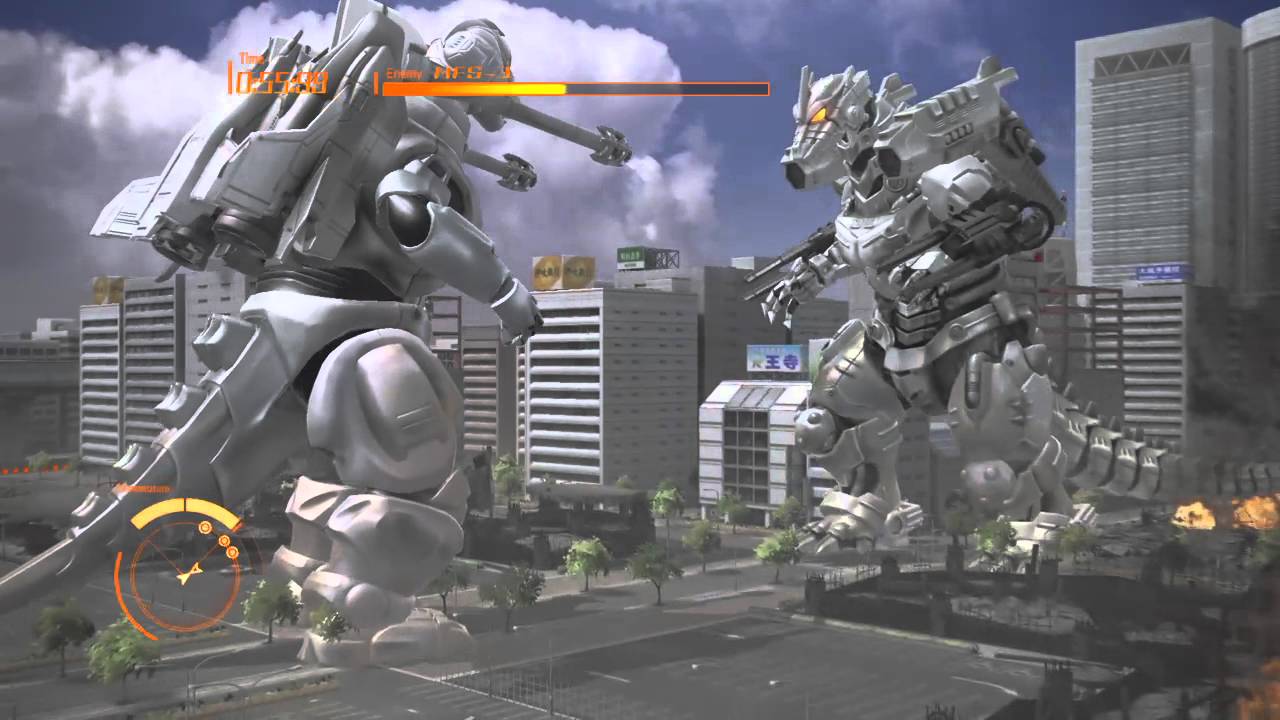Select the lowest enemy blip on the radar
The width and height of the screenshot is (1280, 720).
[232, 553]
